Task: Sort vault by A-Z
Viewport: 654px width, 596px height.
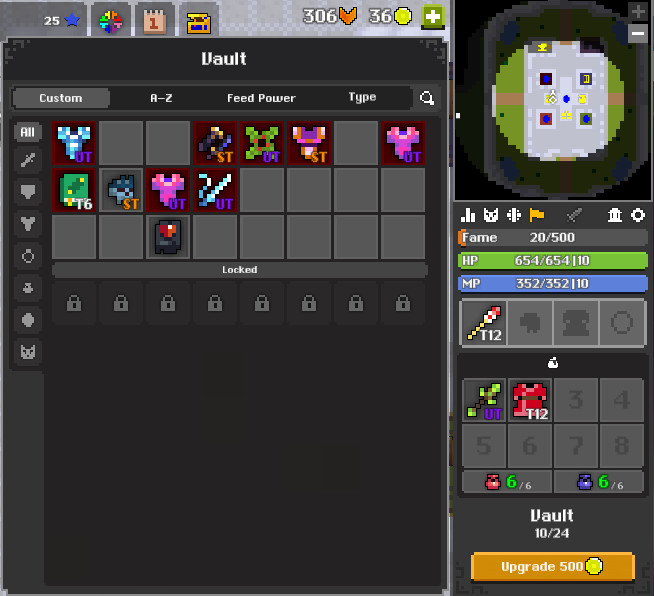Action: click(161, 98)
